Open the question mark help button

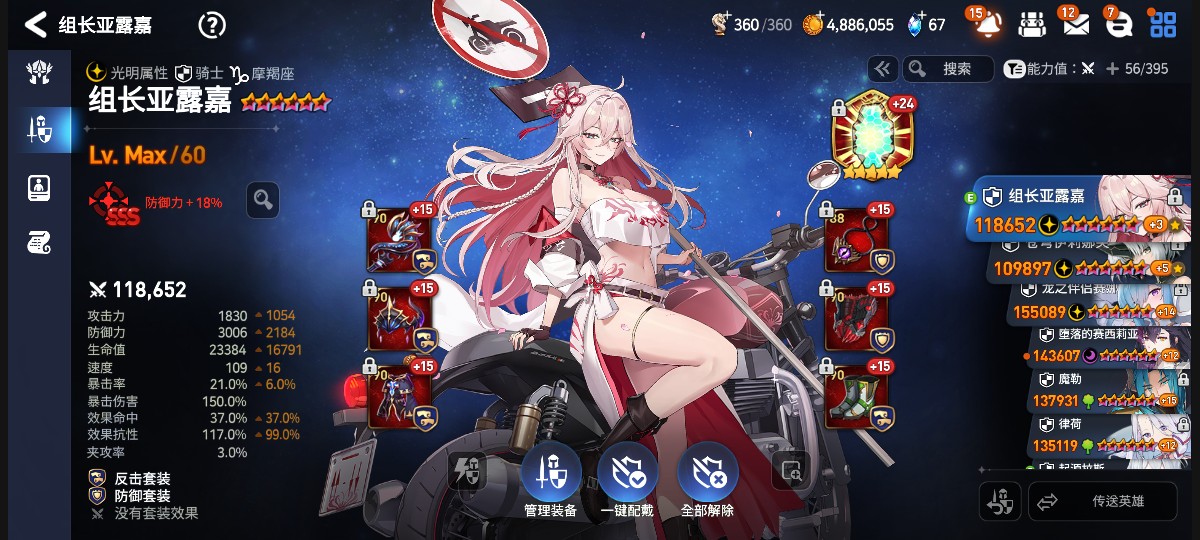(212, 25)
